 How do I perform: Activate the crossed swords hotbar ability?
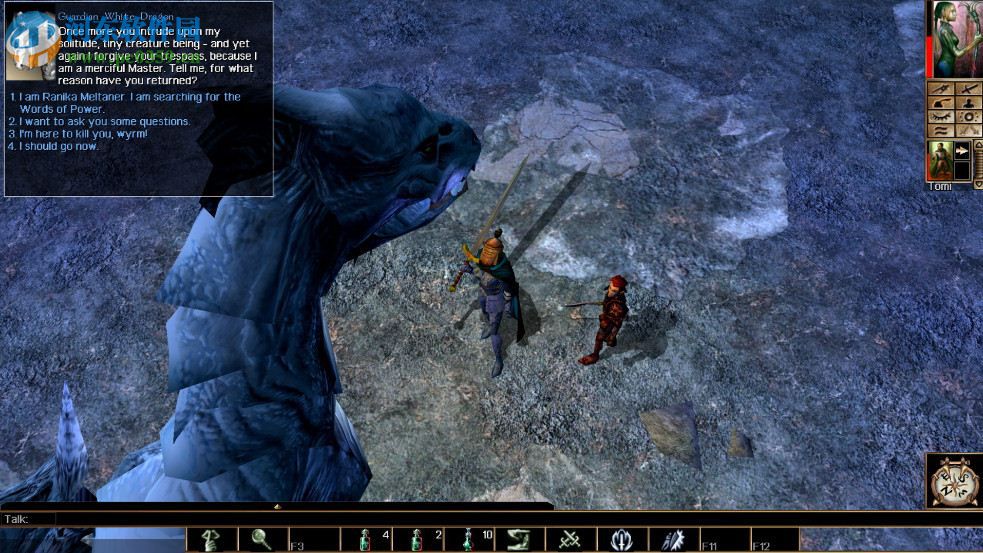571,540
